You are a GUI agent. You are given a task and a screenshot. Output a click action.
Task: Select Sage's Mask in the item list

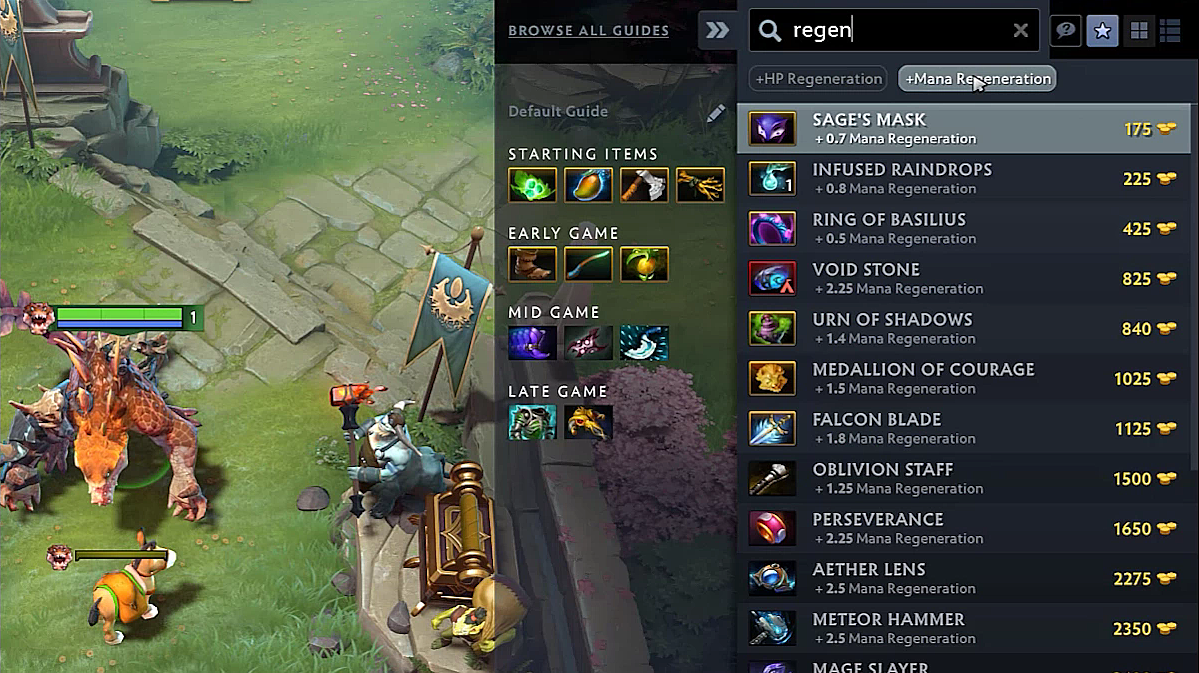963,129
